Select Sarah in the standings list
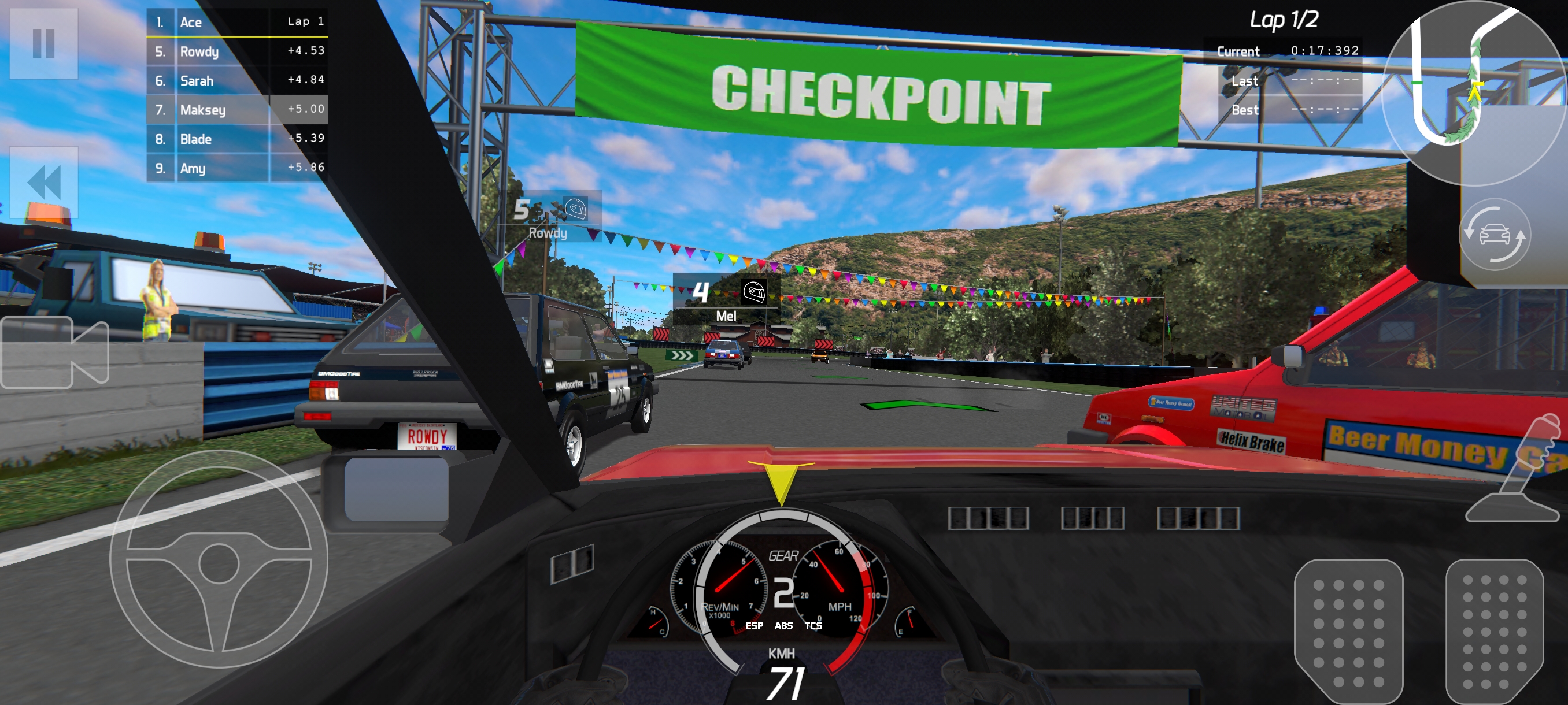The image size is (1568, 705). point(238,80)
